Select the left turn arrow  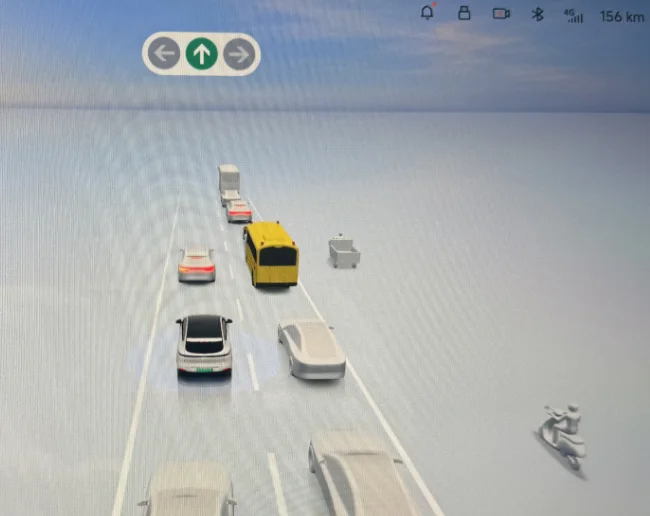[x=165, y=54]
